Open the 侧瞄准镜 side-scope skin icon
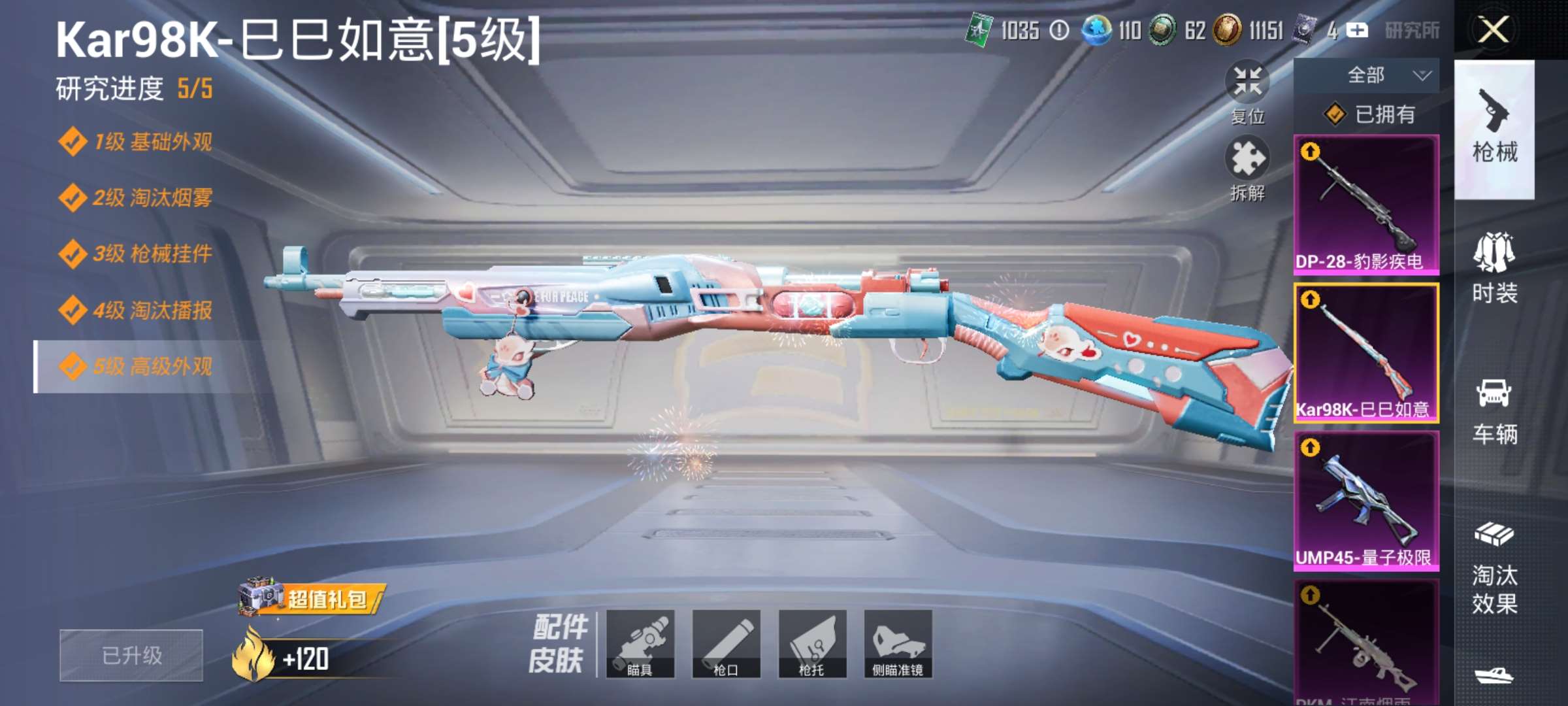The width and height of the screenshot is (1568, 706). pyautogui.click(x=897, y=644)
